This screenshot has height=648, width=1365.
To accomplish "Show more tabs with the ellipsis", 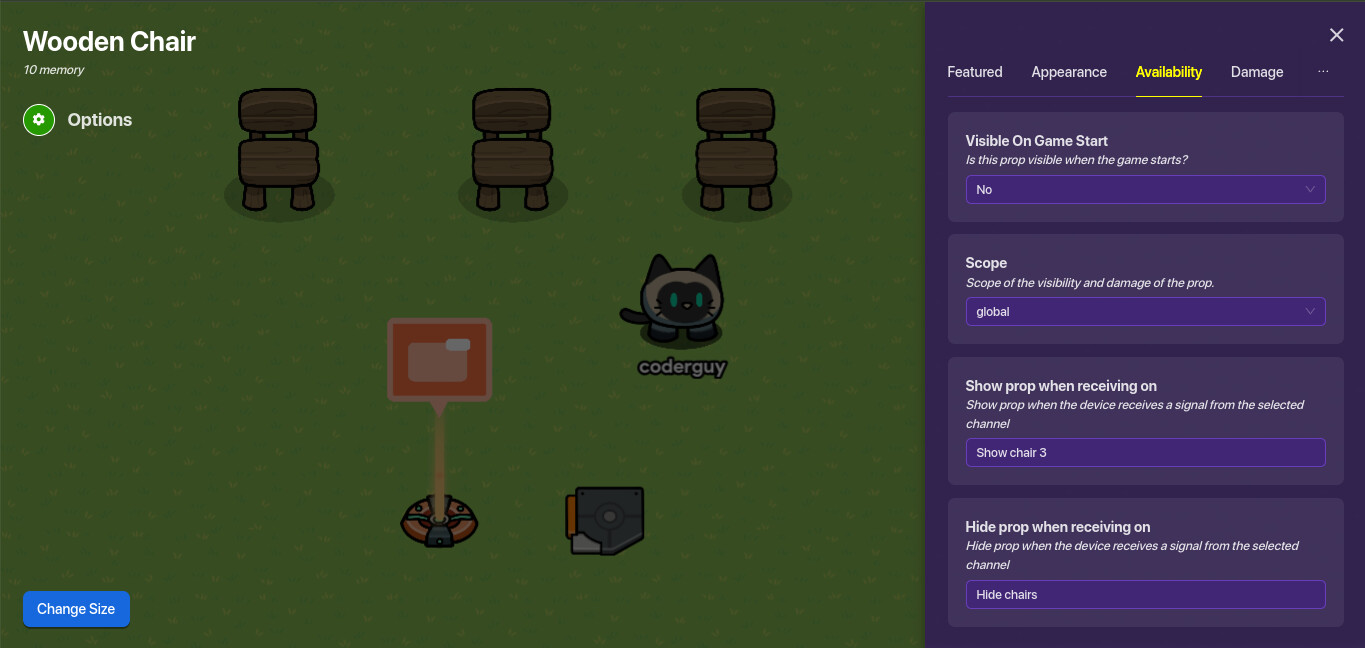I will click(x=1323, y=72).
